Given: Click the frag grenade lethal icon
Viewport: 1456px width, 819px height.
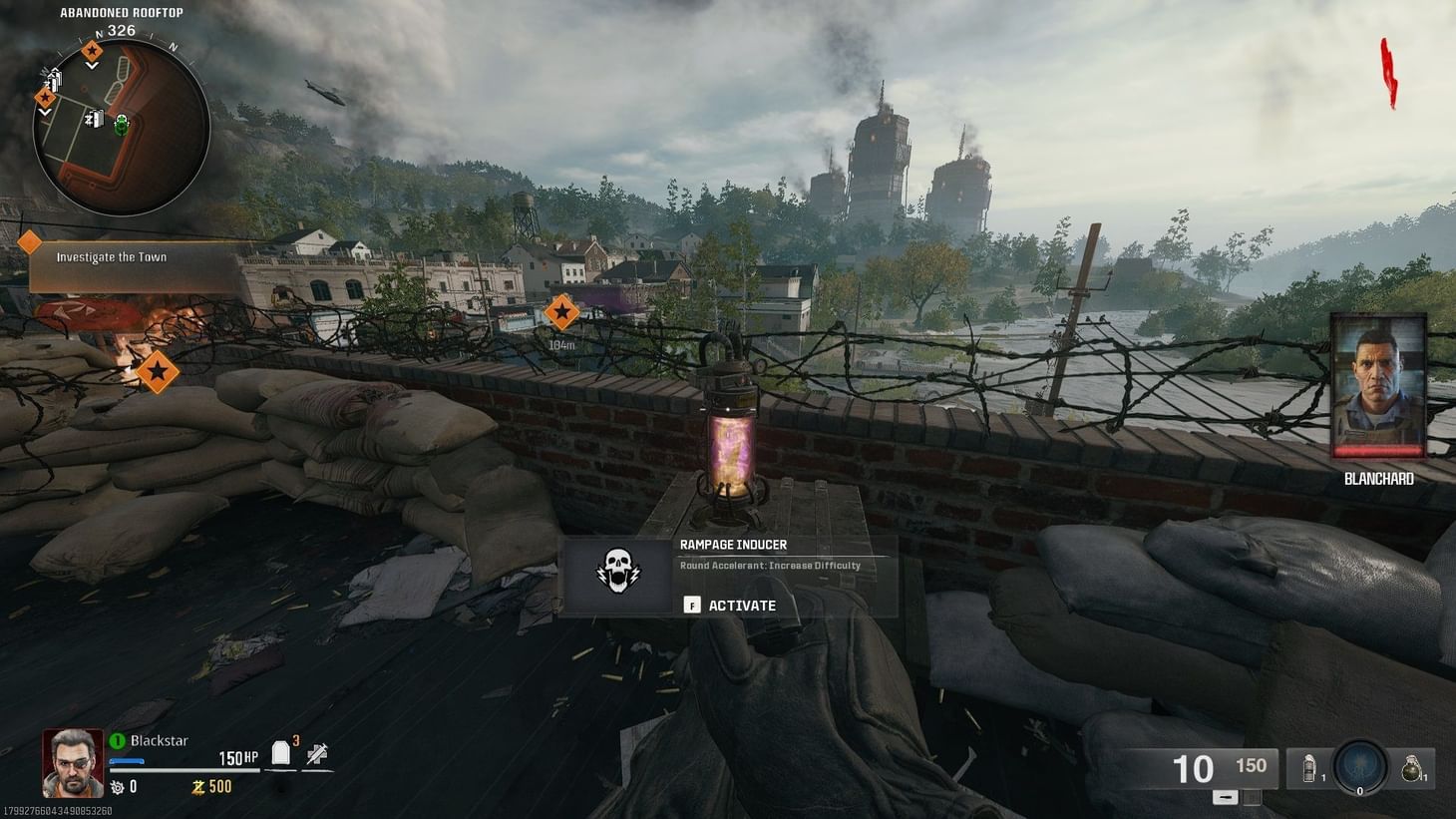Looking at the screenshot, I should [x=1414, y=766].
